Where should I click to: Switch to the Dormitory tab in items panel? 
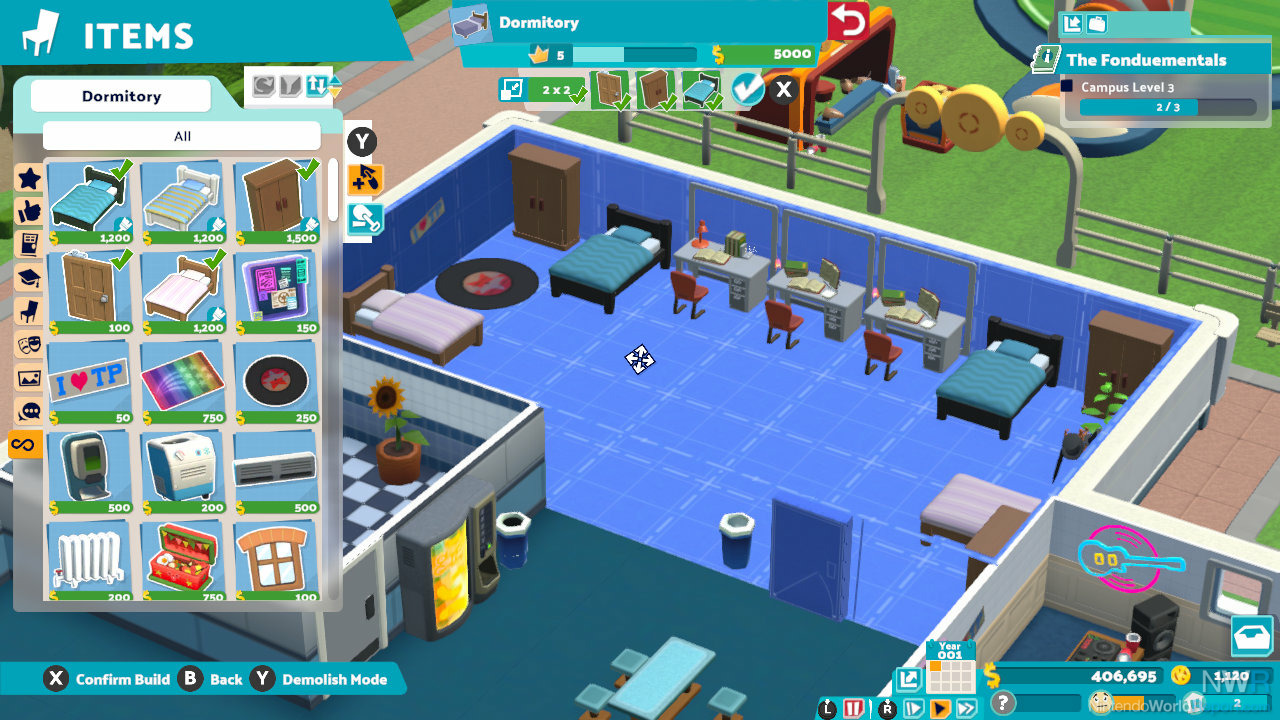(120, 96)
